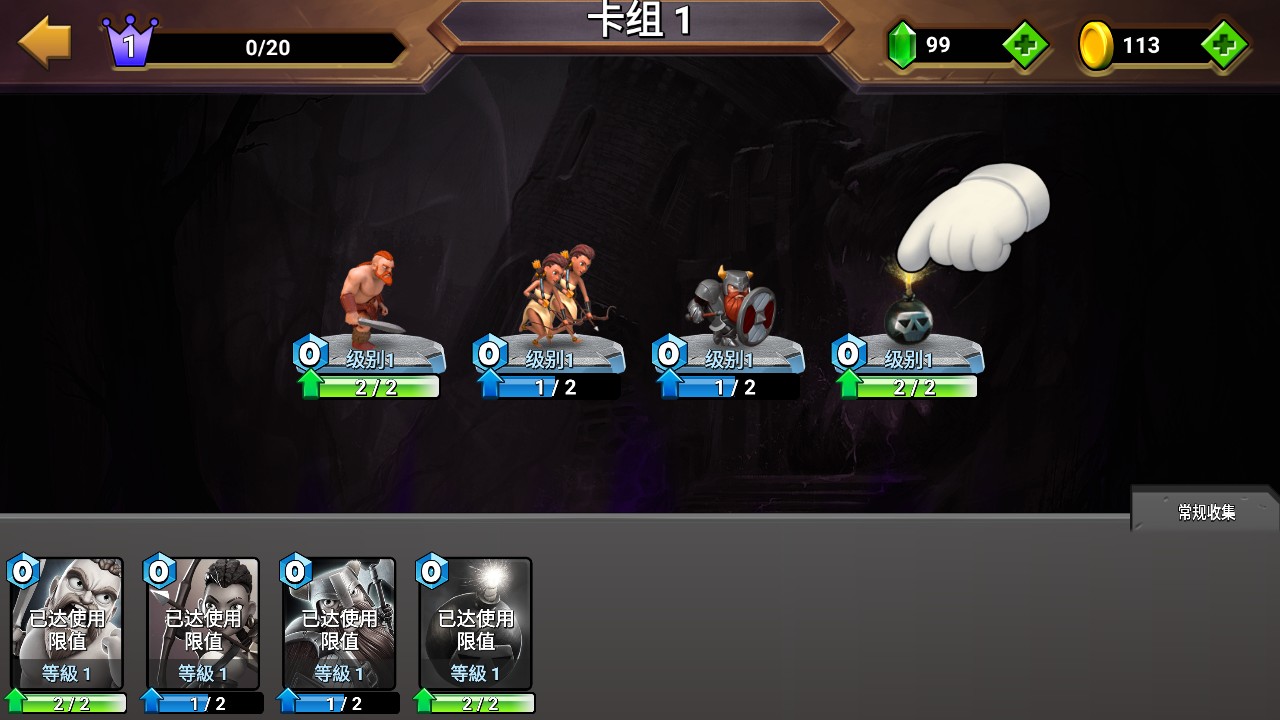1280x720 pixels.
Task: Go back with the orange arrow
Action: [45, 43]
